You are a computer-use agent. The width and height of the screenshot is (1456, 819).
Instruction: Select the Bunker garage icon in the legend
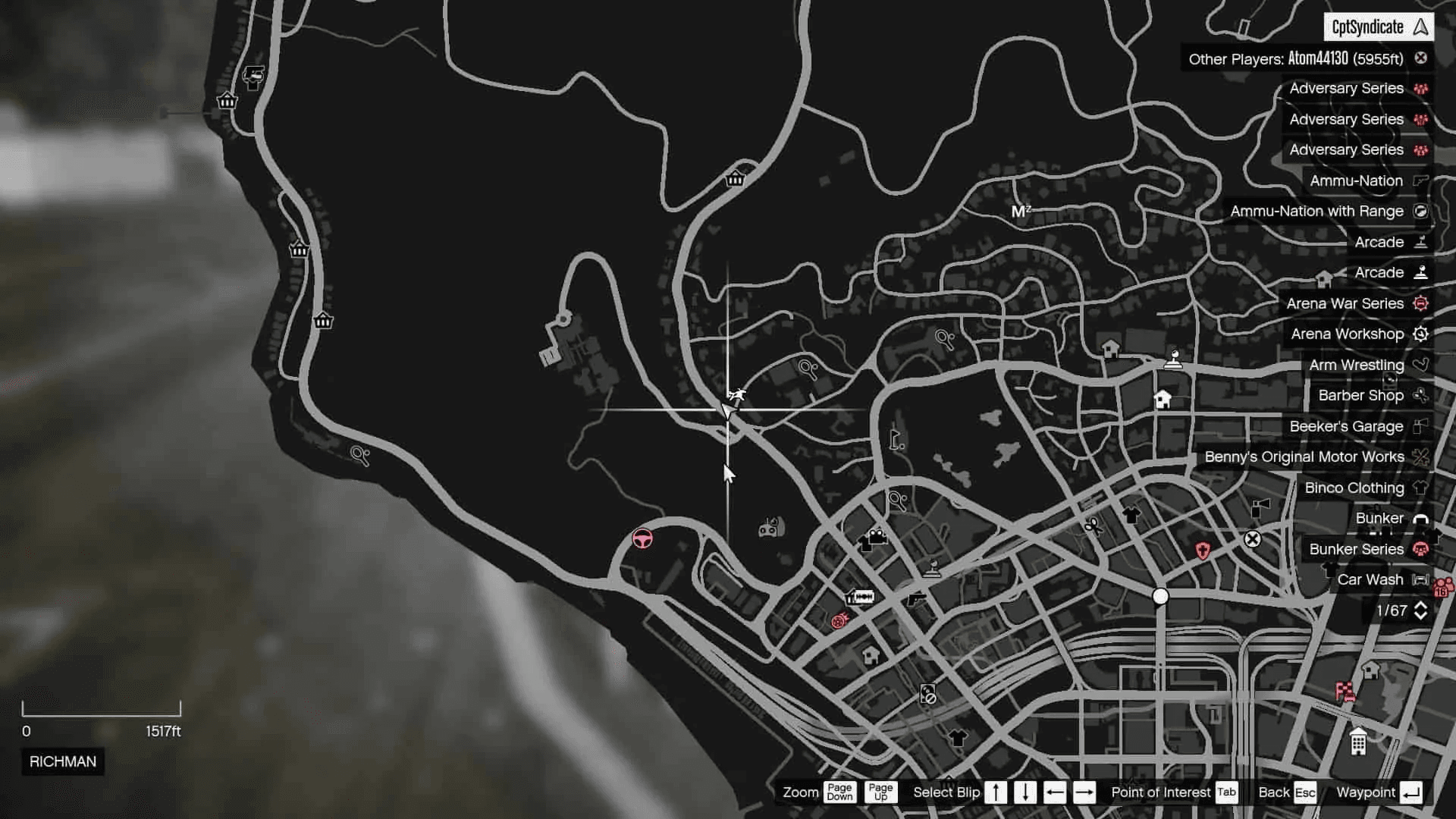(1420, 518)
